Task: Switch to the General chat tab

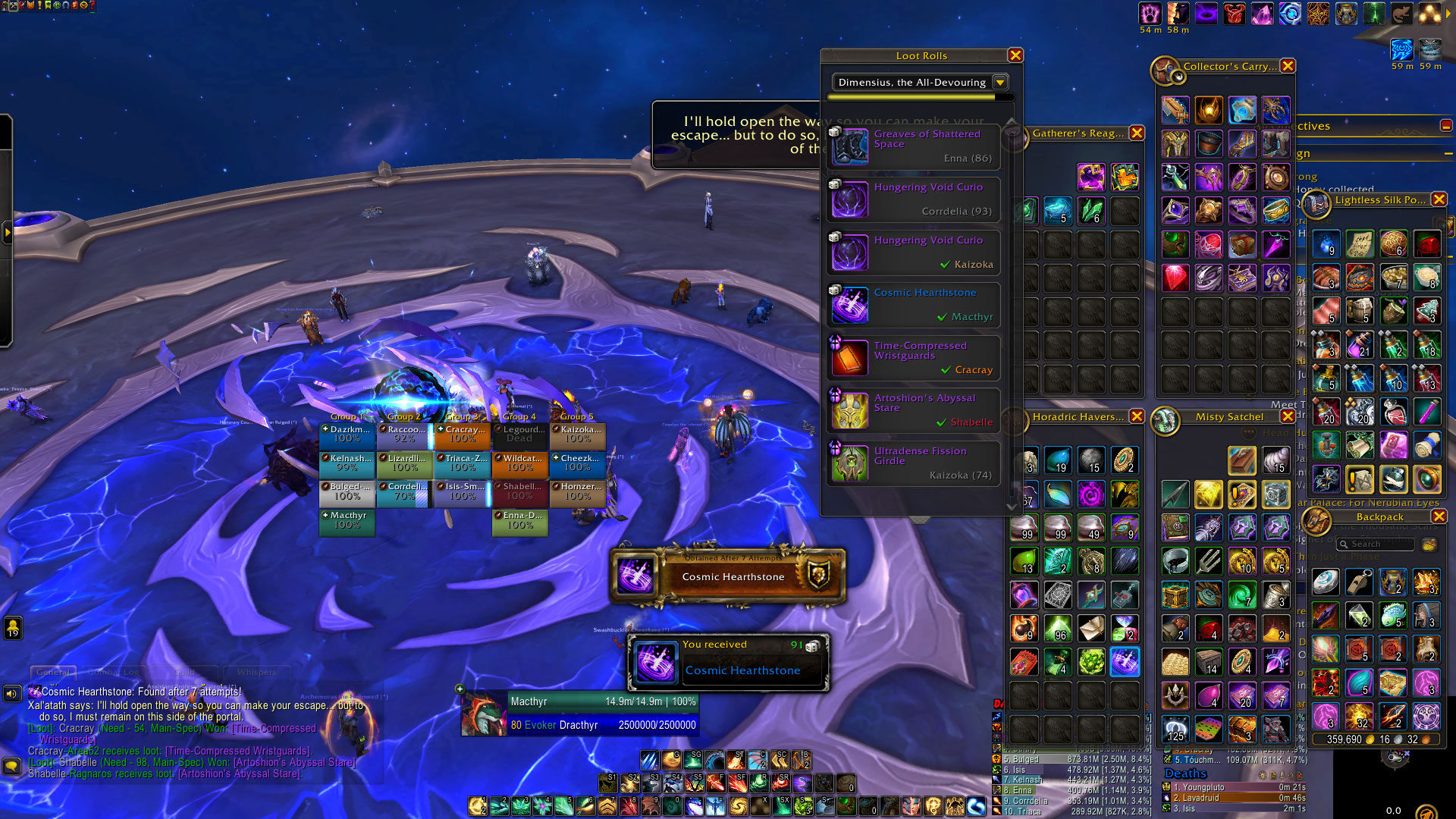Action: (x=53, y=672)
